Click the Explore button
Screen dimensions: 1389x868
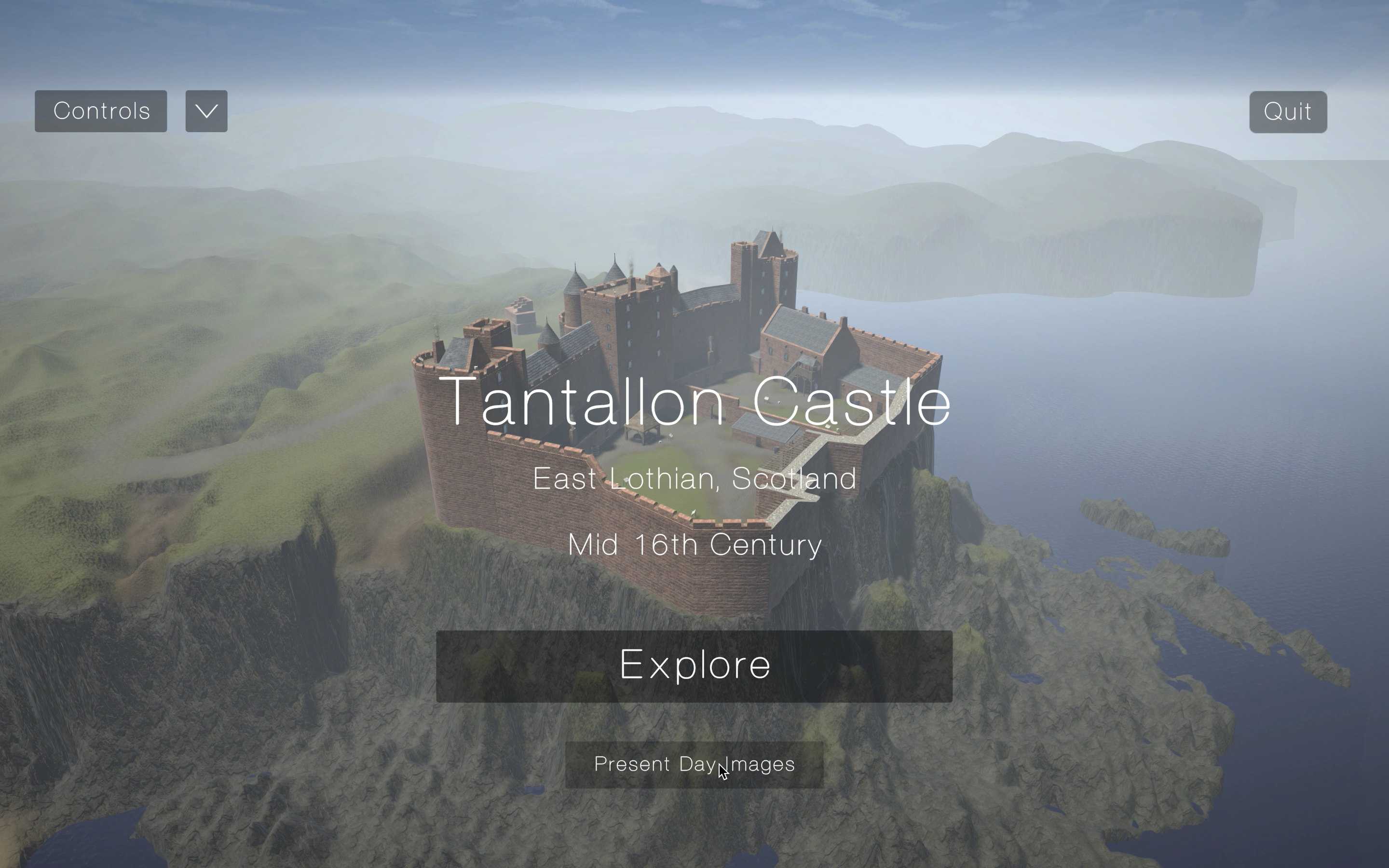(694, 666)
